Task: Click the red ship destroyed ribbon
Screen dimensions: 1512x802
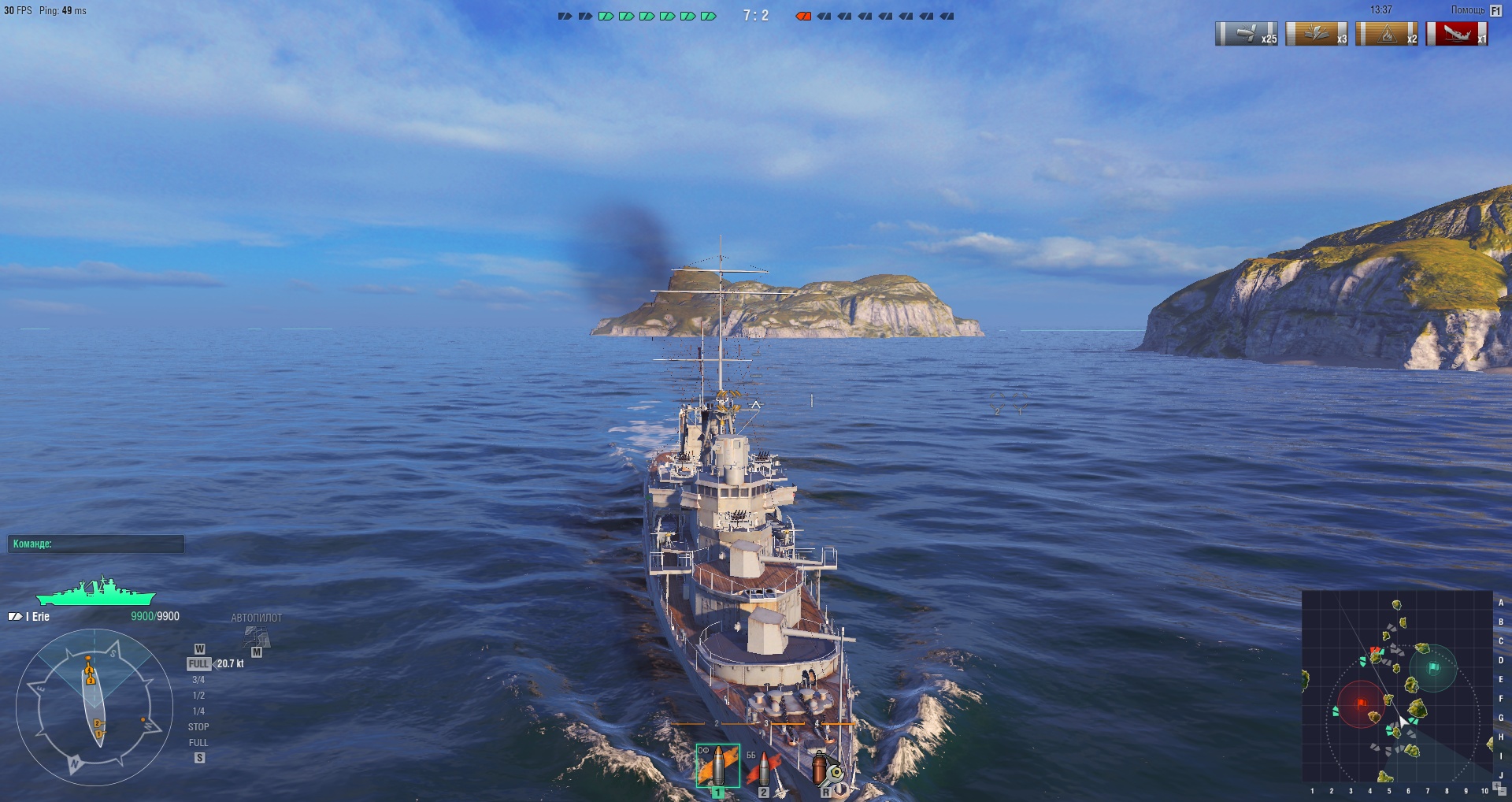Action: pyautogui.click(x=1457, y=34)
